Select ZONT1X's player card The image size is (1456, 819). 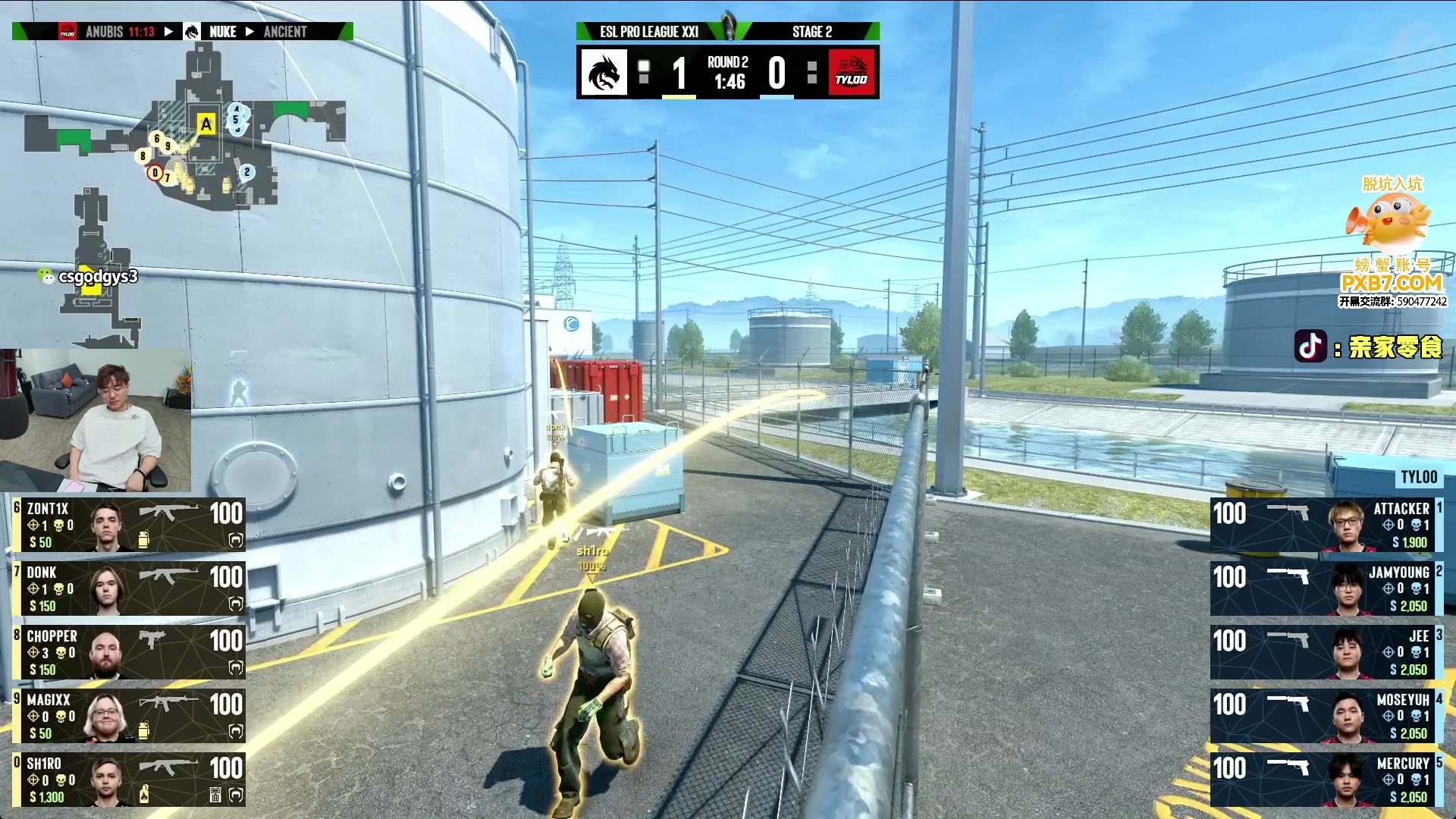129,525
